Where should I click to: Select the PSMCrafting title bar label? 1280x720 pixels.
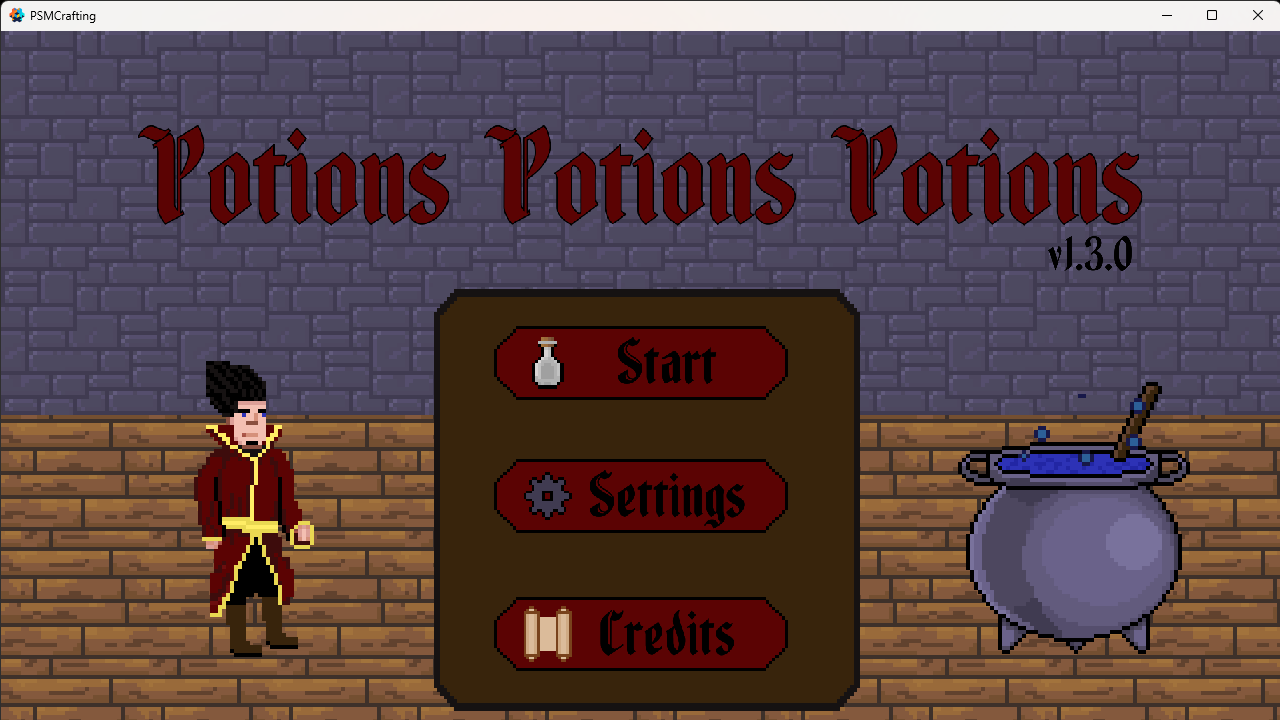coord(65,15)
